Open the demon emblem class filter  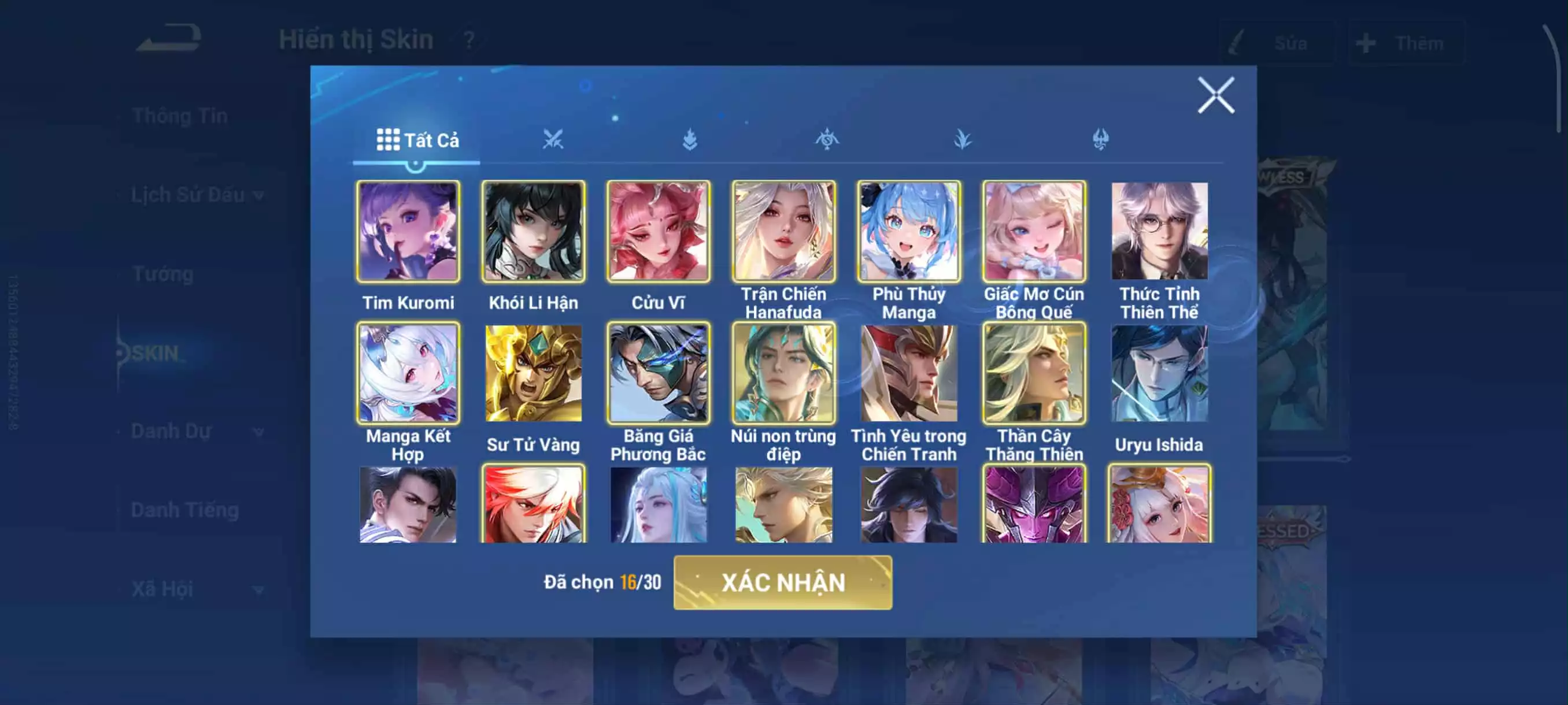click(x=1100, y=140)
